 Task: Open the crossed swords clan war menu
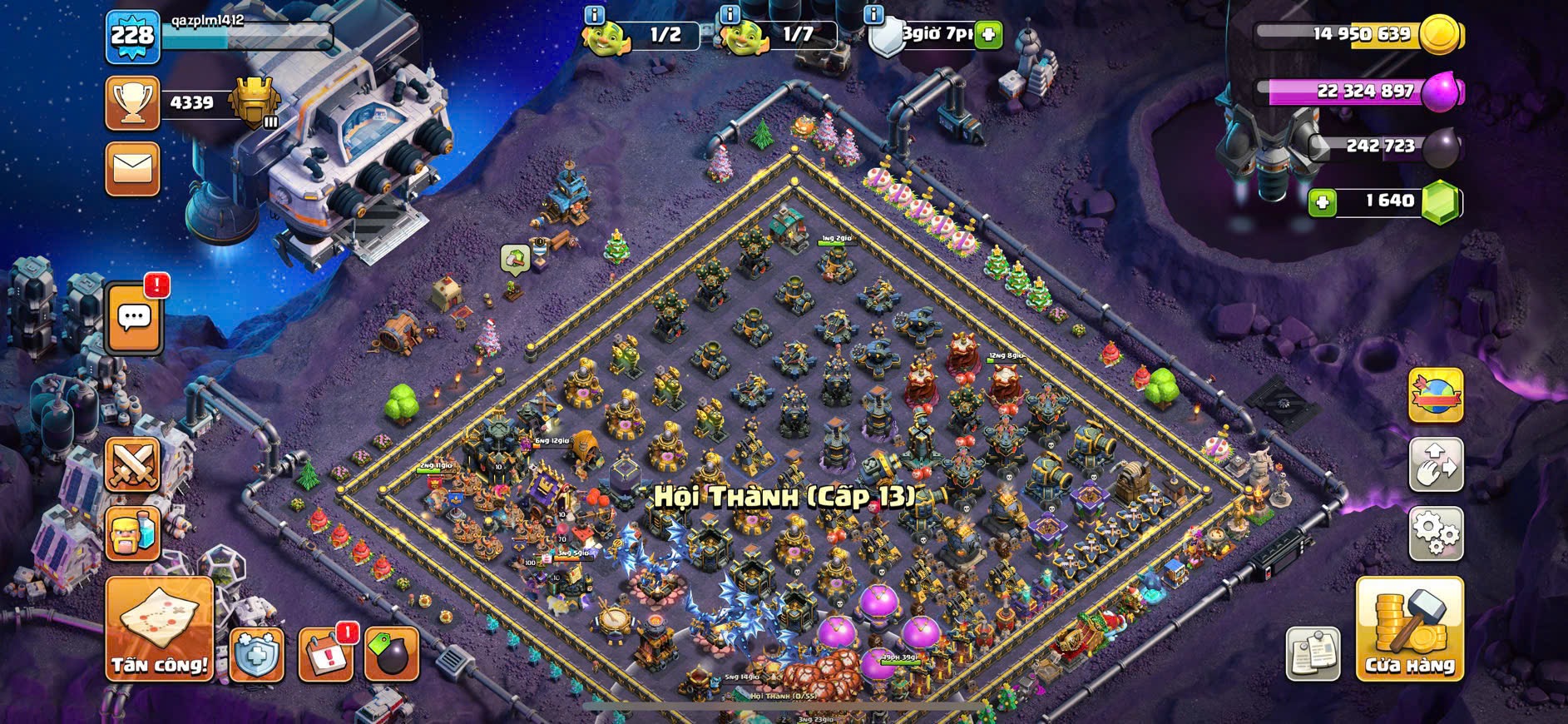tap(133, 465)
